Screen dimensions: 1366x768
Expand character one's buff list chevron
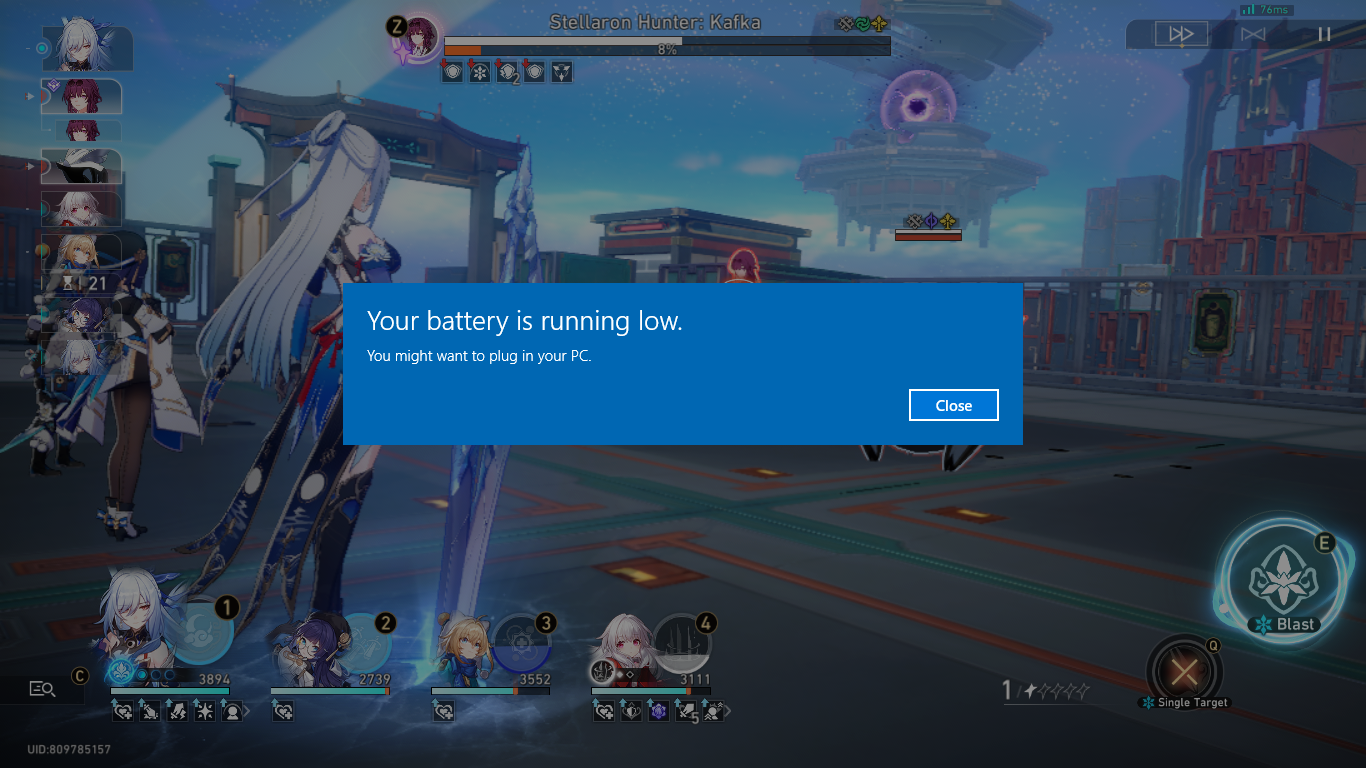click(x=247, y=710)
